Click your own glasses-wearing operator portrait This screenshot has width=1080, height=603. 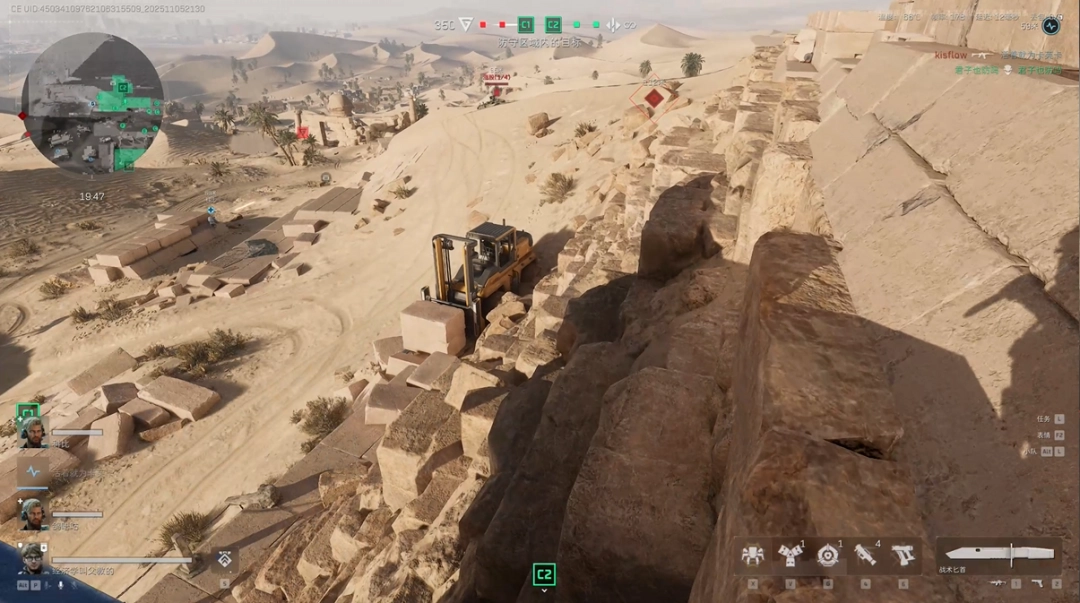[31, 558]
